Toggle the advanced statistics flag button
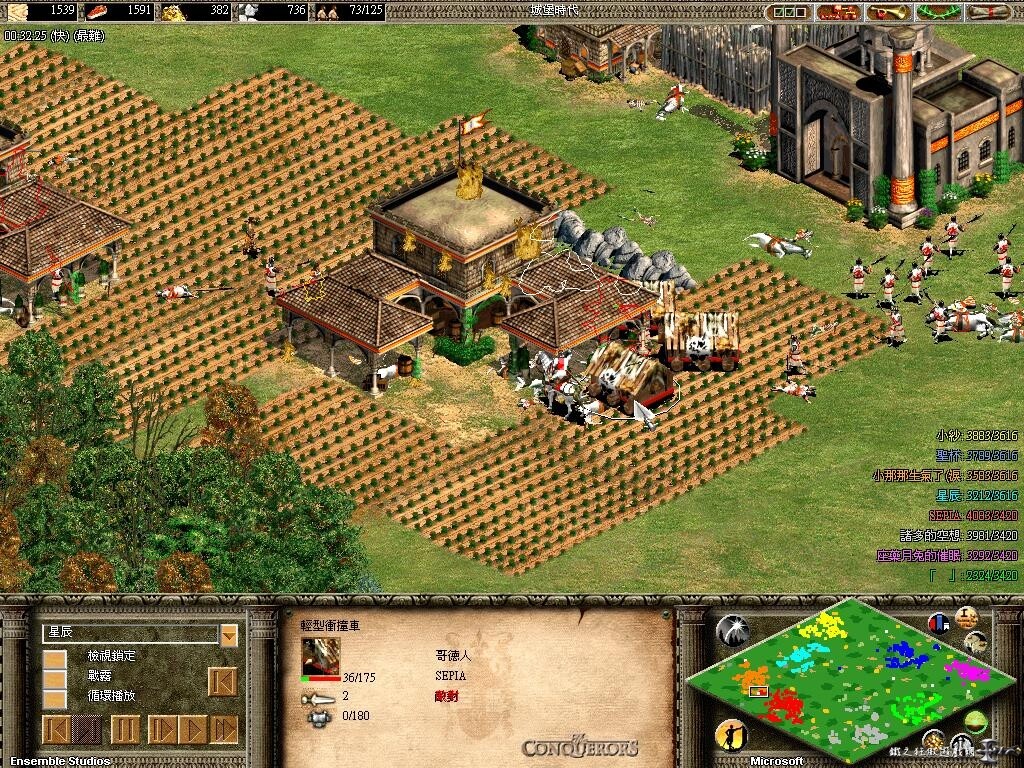 (938, 623)
